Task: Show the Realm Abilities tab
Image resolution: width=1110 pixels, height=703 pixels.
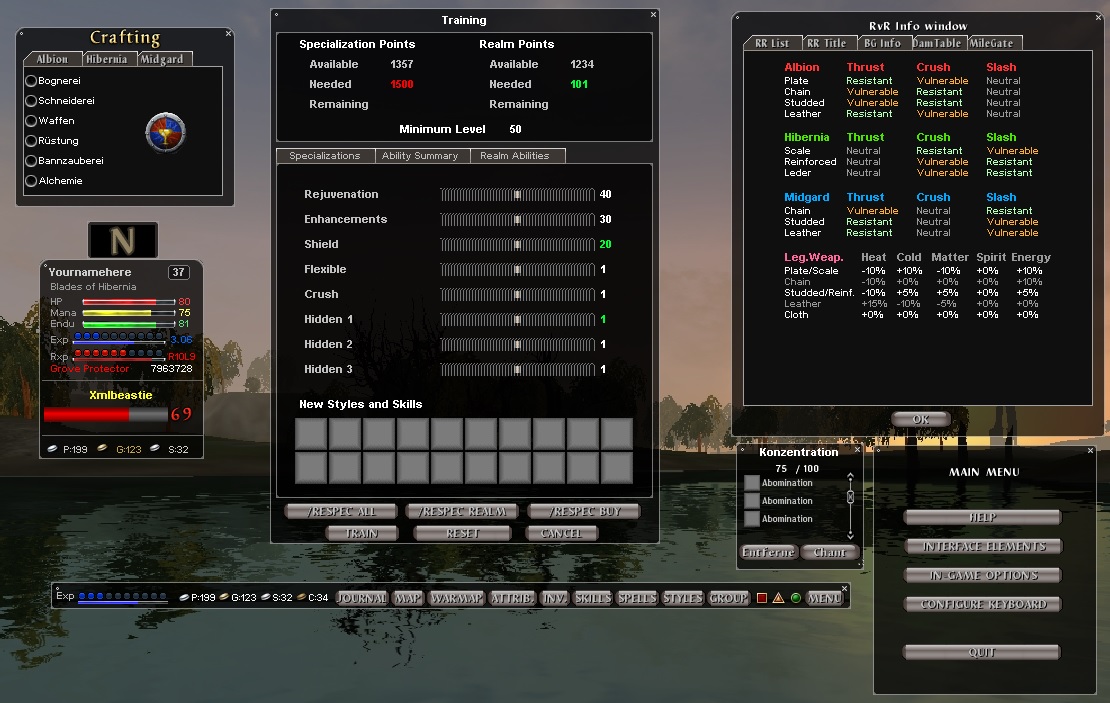Action: coord(515,156)
